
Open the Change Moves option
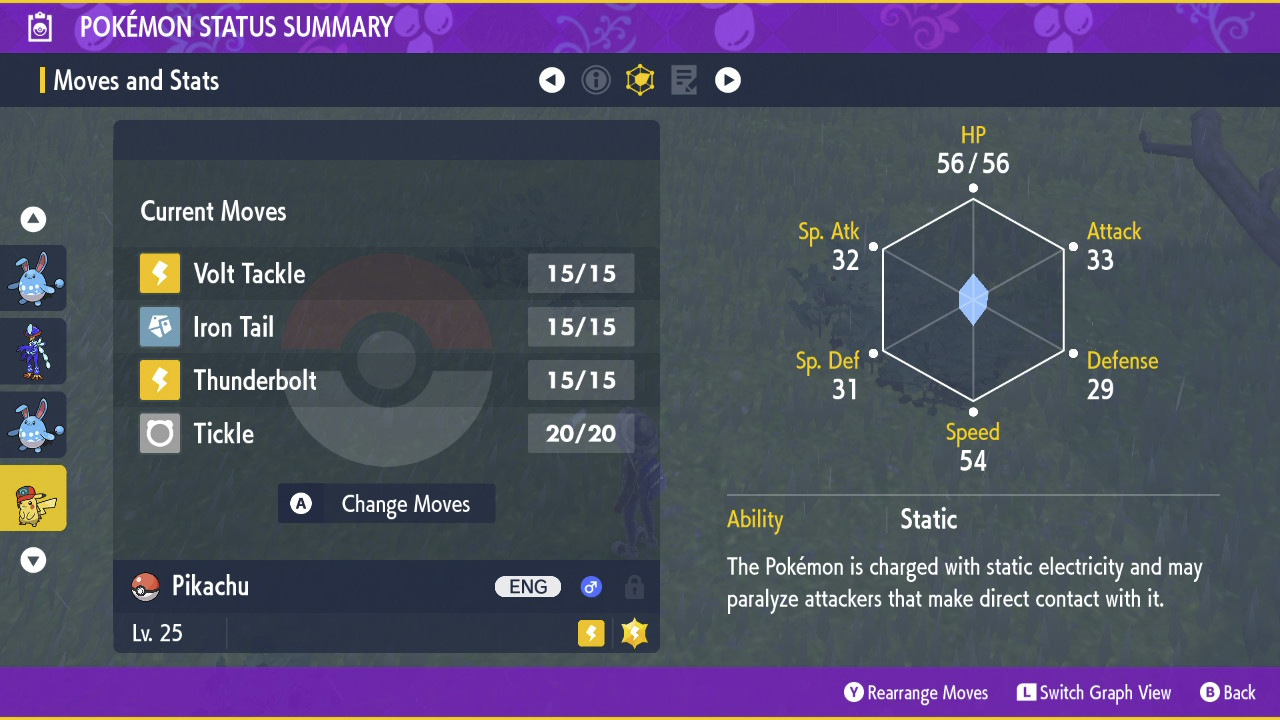386,504
